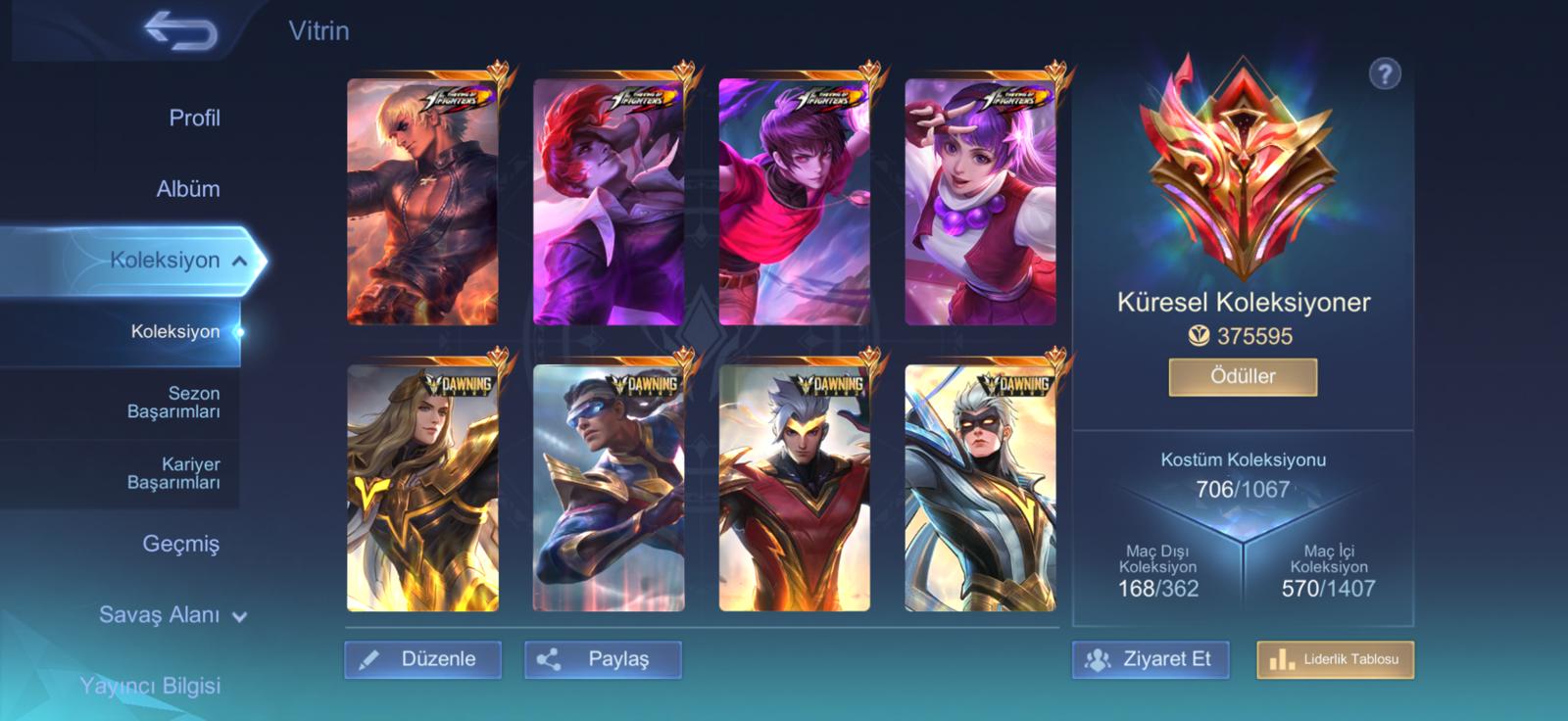Image resolution: width=1568 pixels, height=721 pixels.
Task: Open the question mark help icon
Action: click(x=1385, y=73)
